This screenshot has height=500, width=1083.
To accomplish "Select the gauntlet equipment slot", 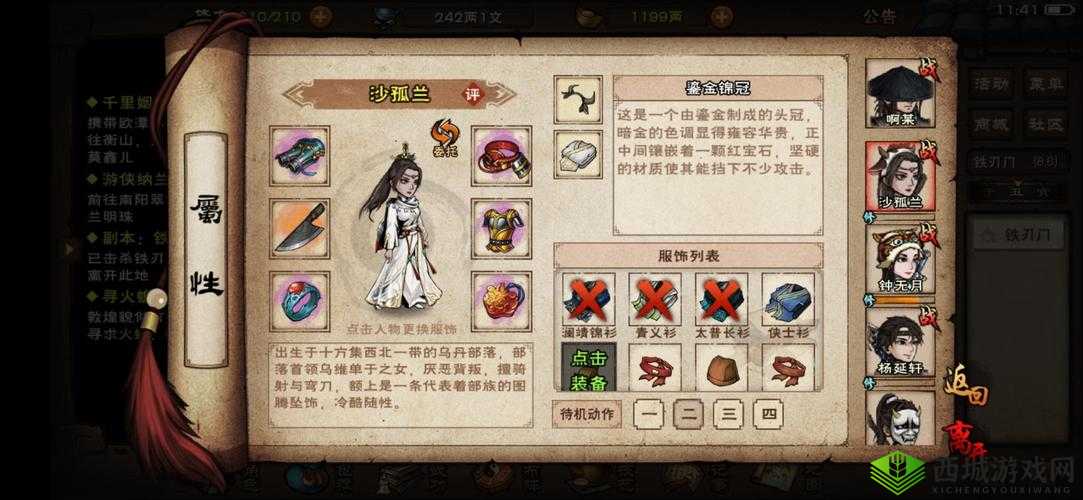I will pos(299,156).
